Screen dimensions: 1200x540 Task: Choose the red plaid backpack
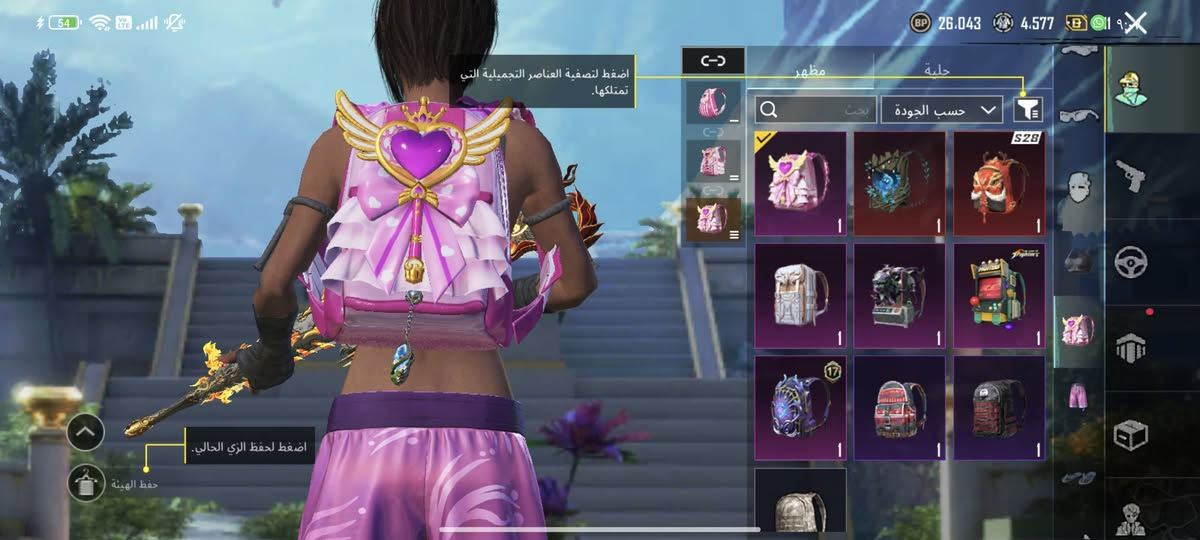[x=899, y=408]
